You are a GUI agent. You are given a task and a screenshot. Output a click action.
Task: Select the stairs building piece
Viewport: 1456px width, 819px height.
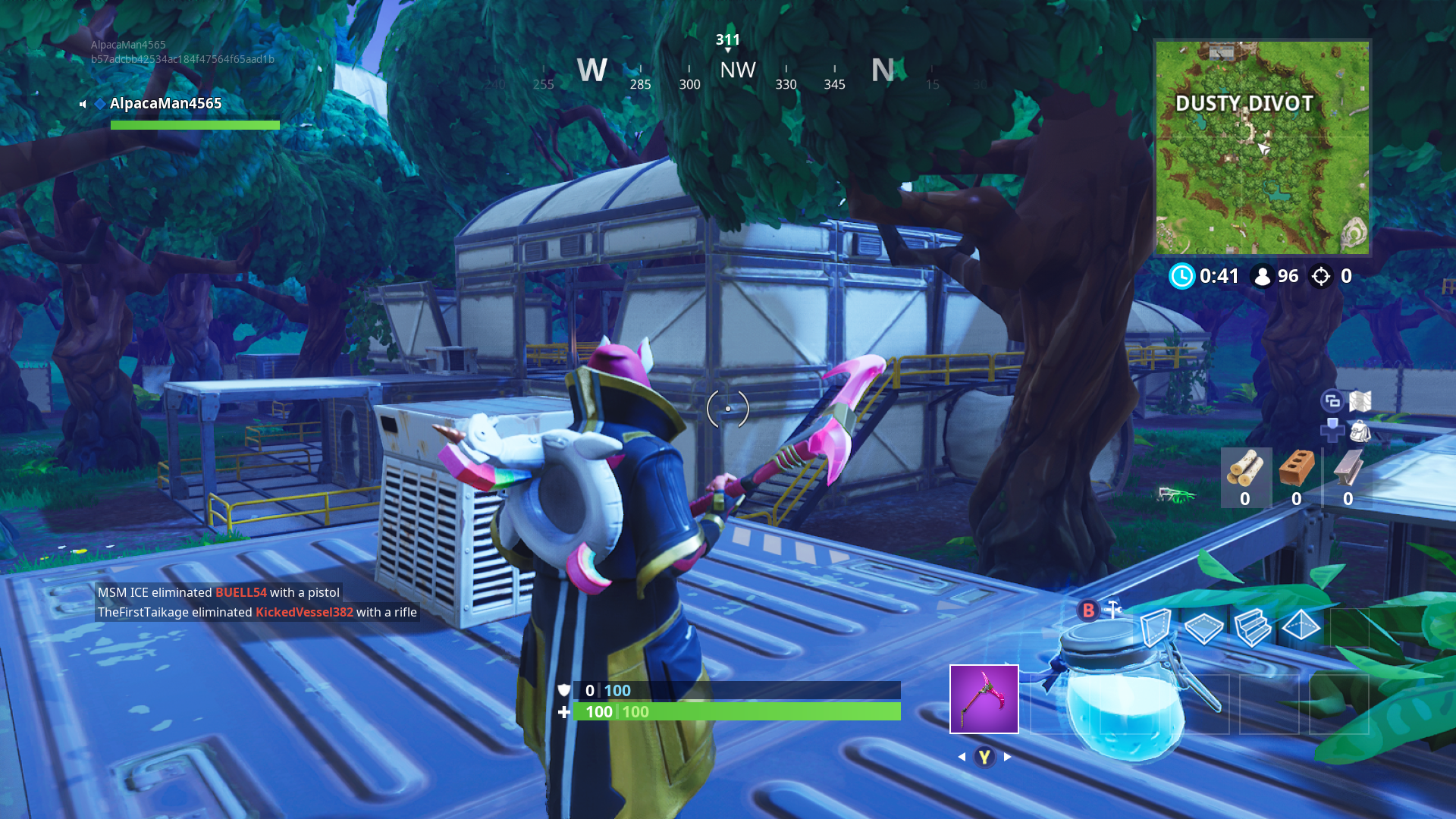1254,628
